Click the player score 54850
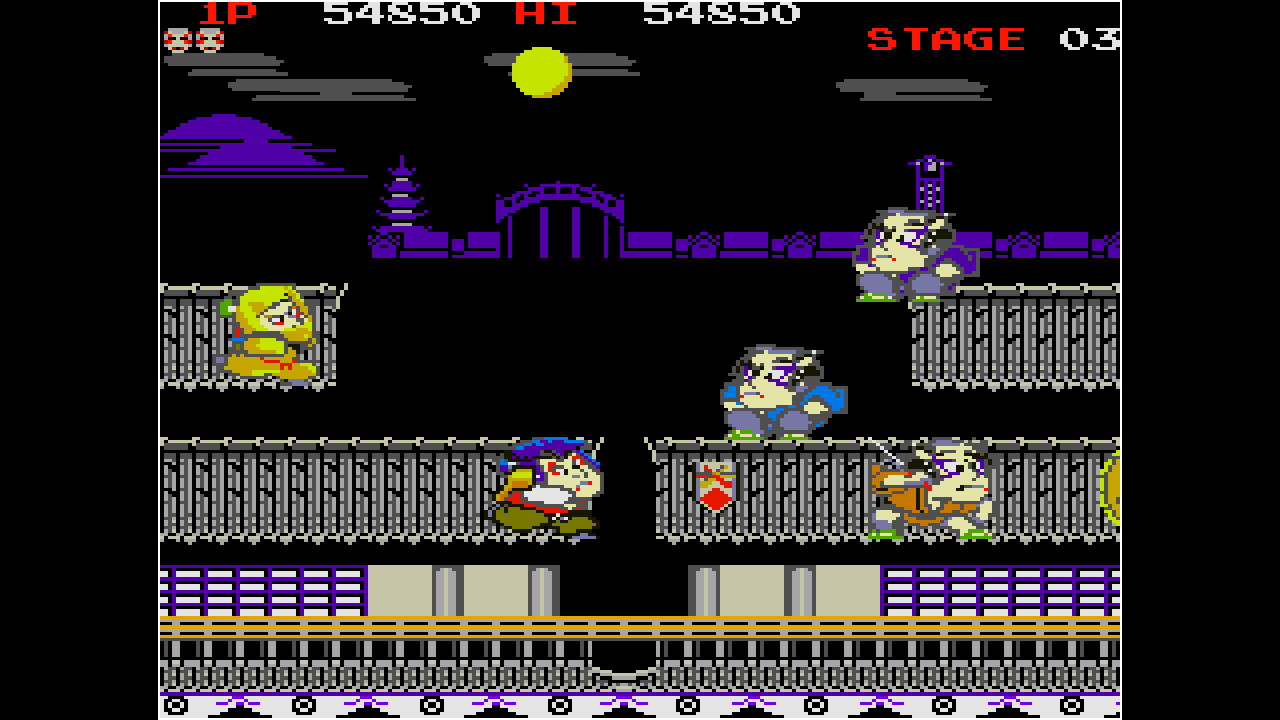This screenshot has width=1280, height=720. click(x=405, y=14)
